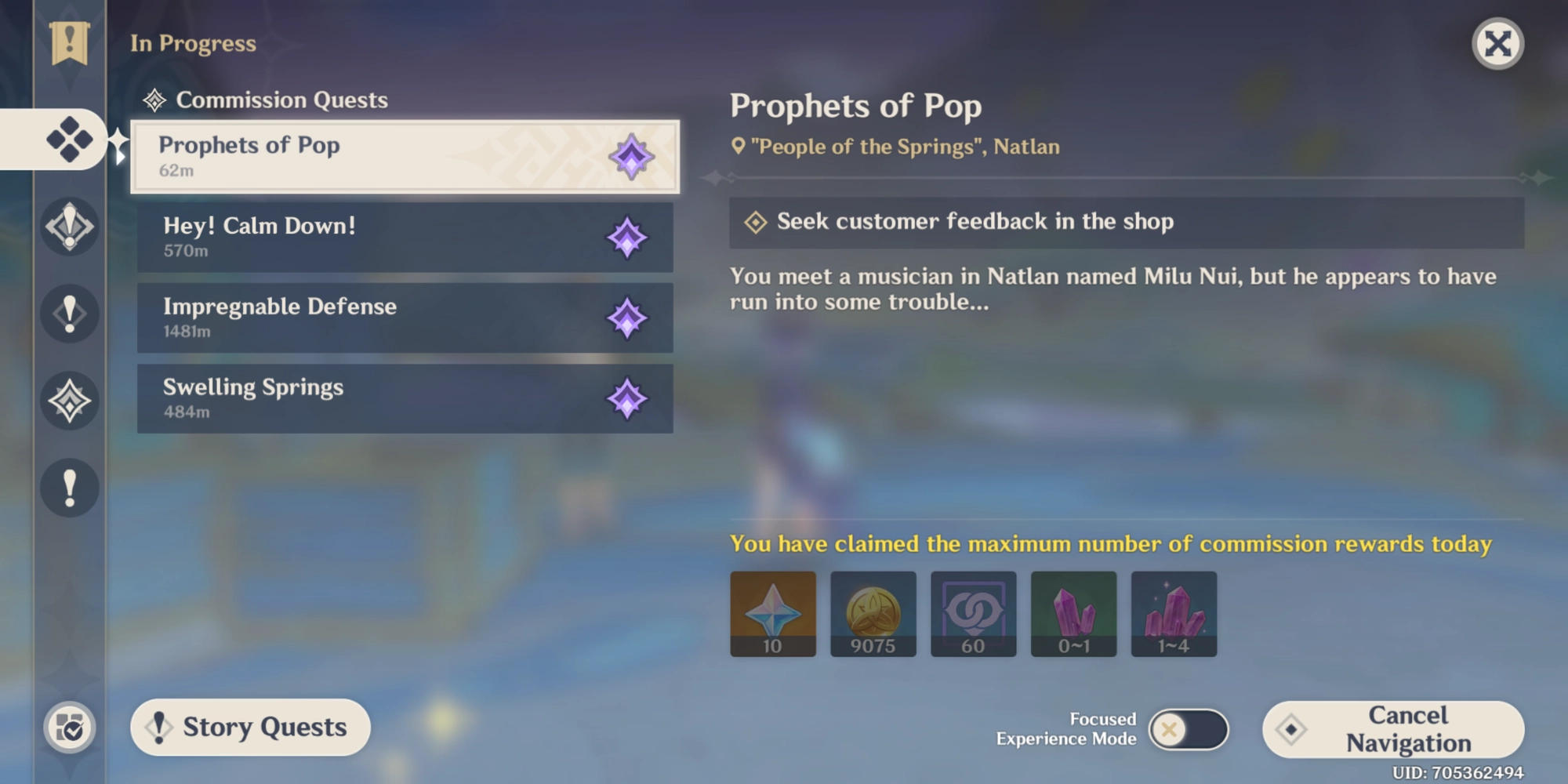Screen dimensions: 1568x784
Task: Click the location pin beside People of the Springs
Action: 738,146
